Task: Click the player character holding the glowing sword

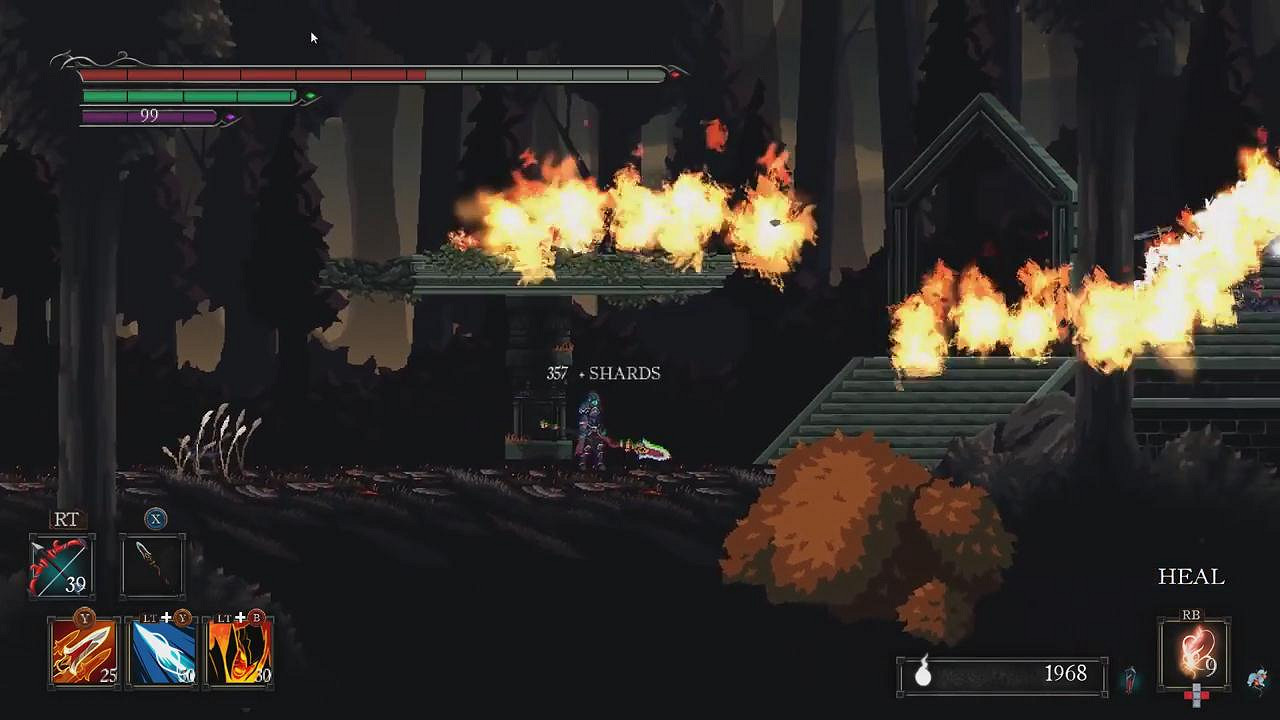Action: click(x=592, y=435)
